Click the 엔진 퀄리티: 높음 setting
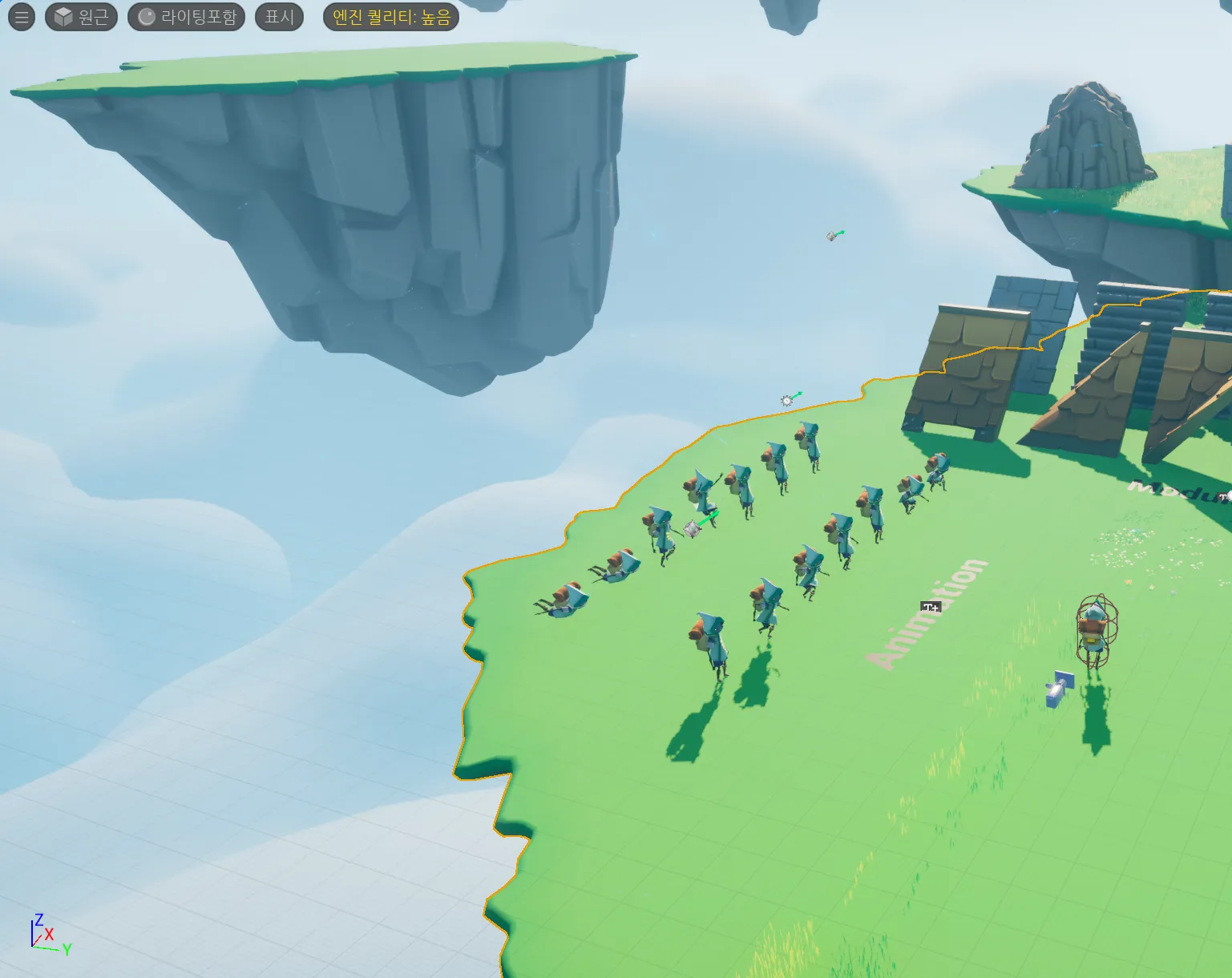1232x978 pixels. [x=391, y=17]
